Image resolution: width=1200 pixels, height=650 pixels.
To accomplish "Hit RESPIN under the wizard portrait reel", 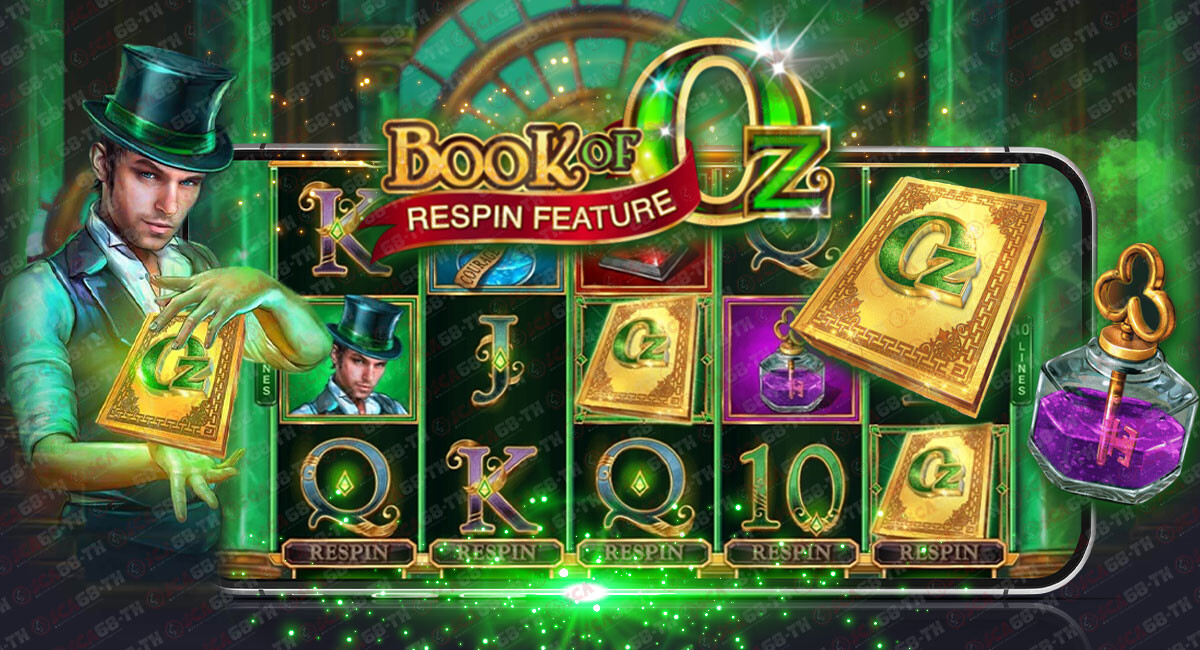I will (x=348, y=552).
